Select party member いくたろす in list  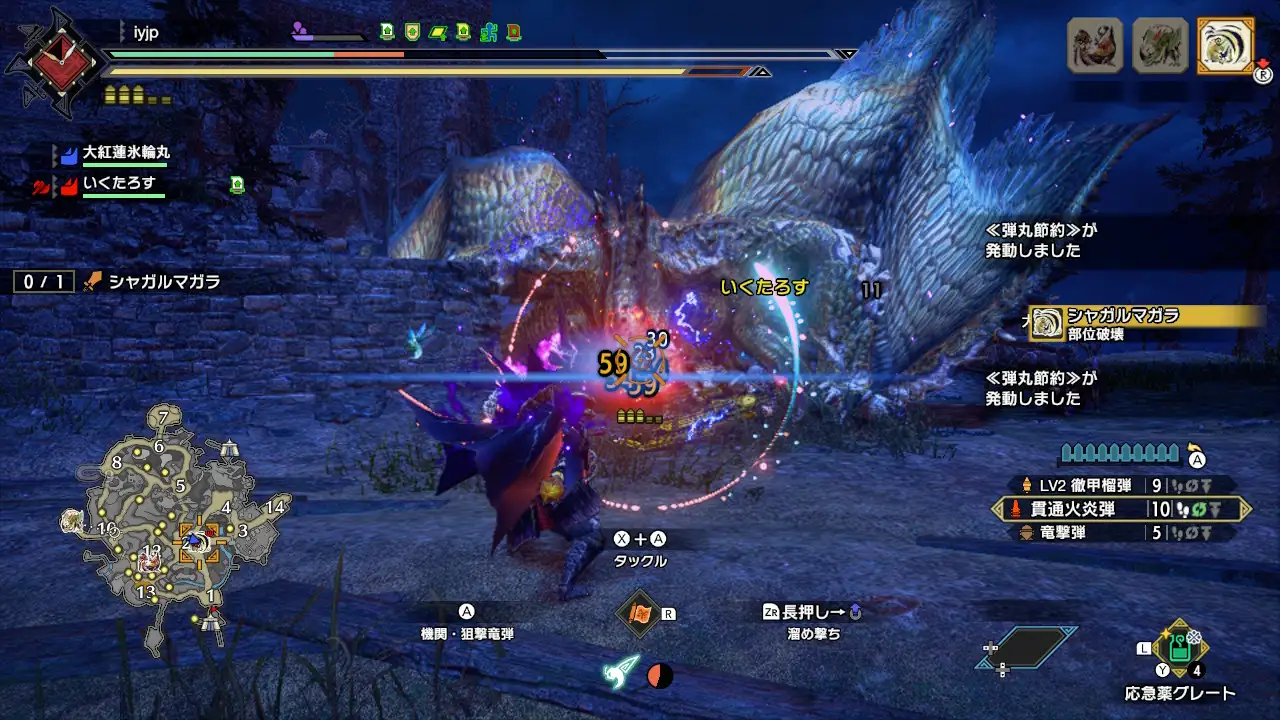119,184
